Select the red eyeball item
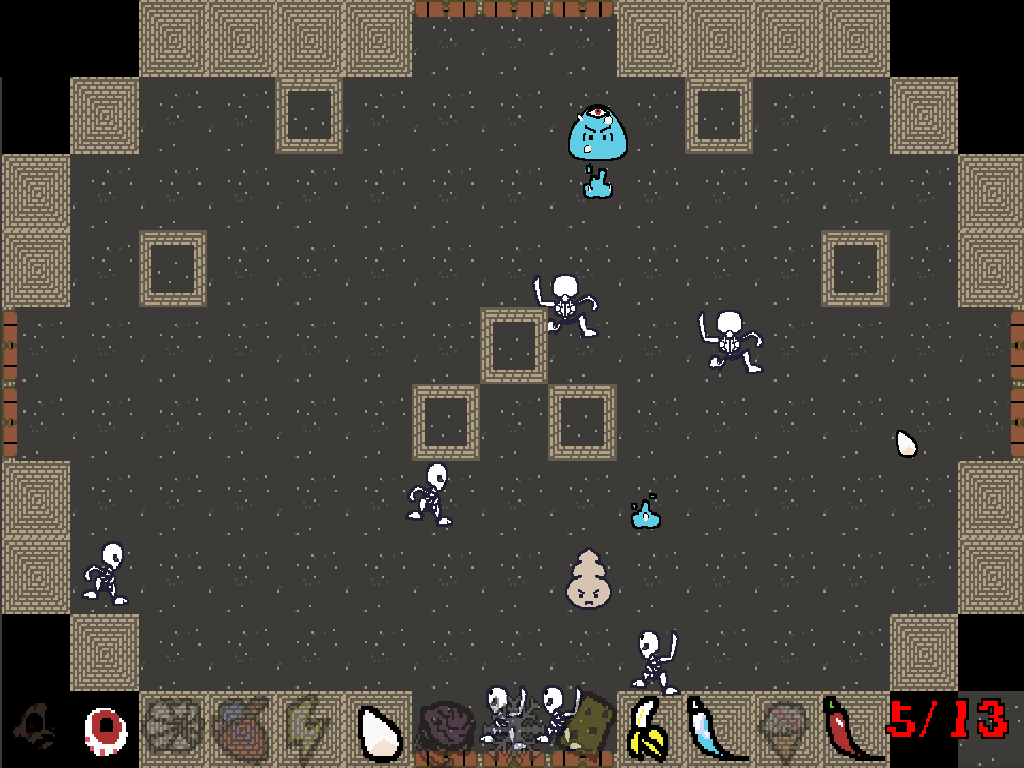 [x=104, y=730]
